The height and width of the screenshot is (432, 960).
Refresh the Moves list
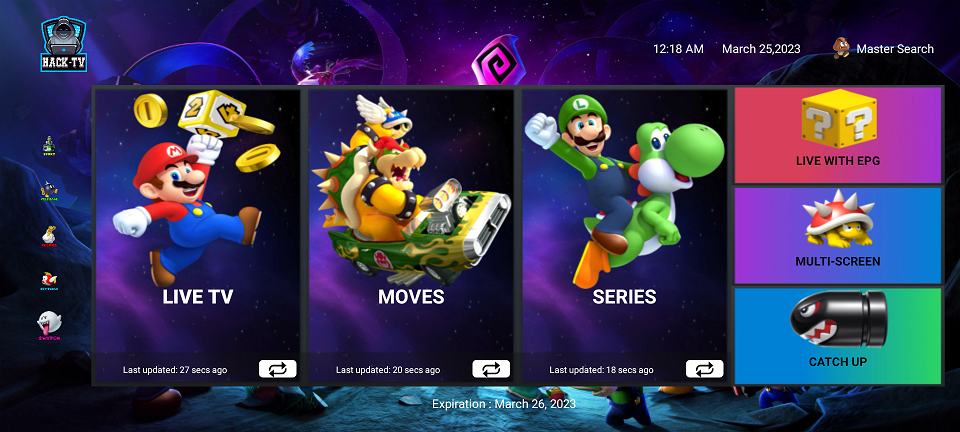click(x=491, y=369)
